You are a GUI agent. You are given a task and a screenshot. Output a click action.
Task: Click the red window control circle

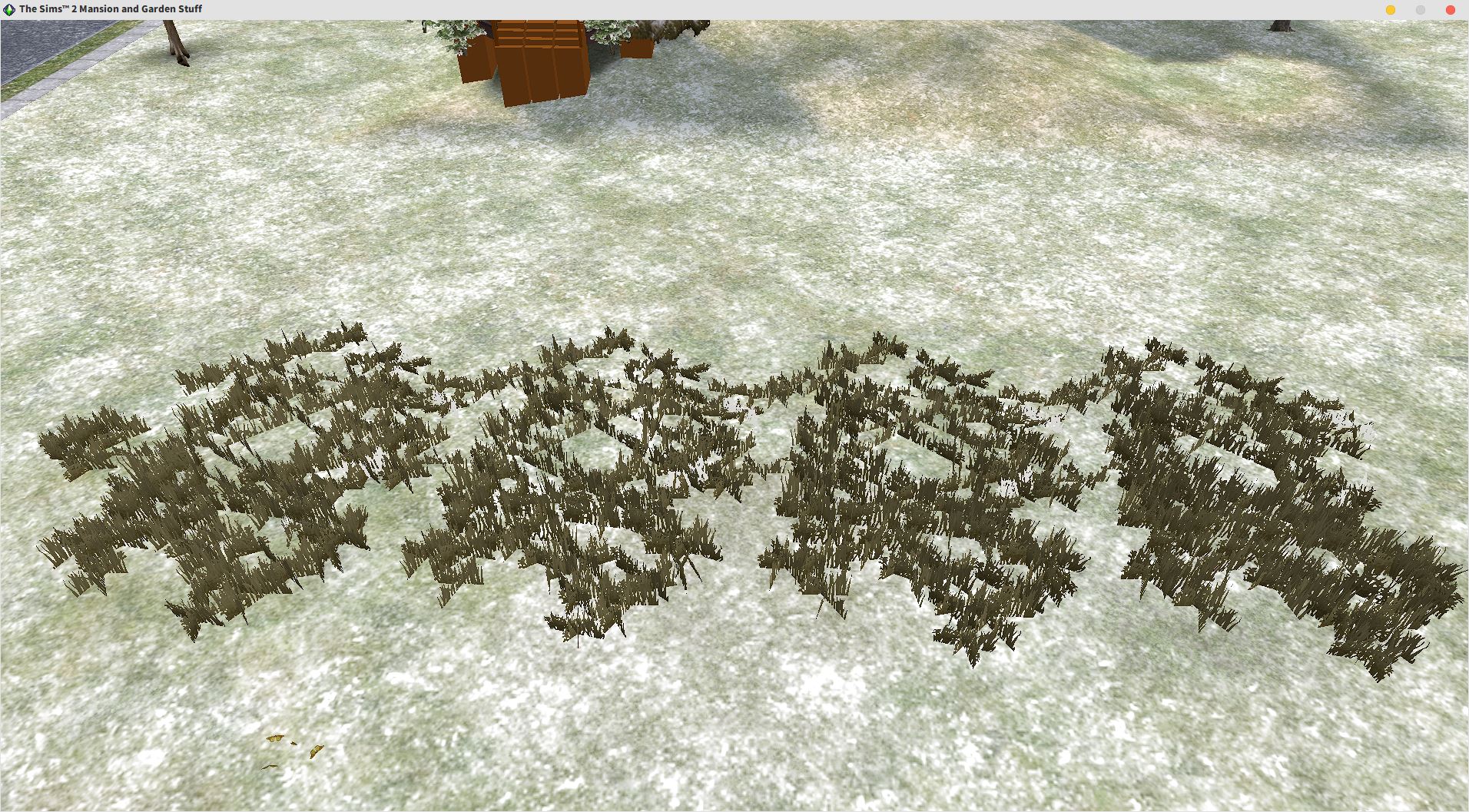click(1451, 10)
